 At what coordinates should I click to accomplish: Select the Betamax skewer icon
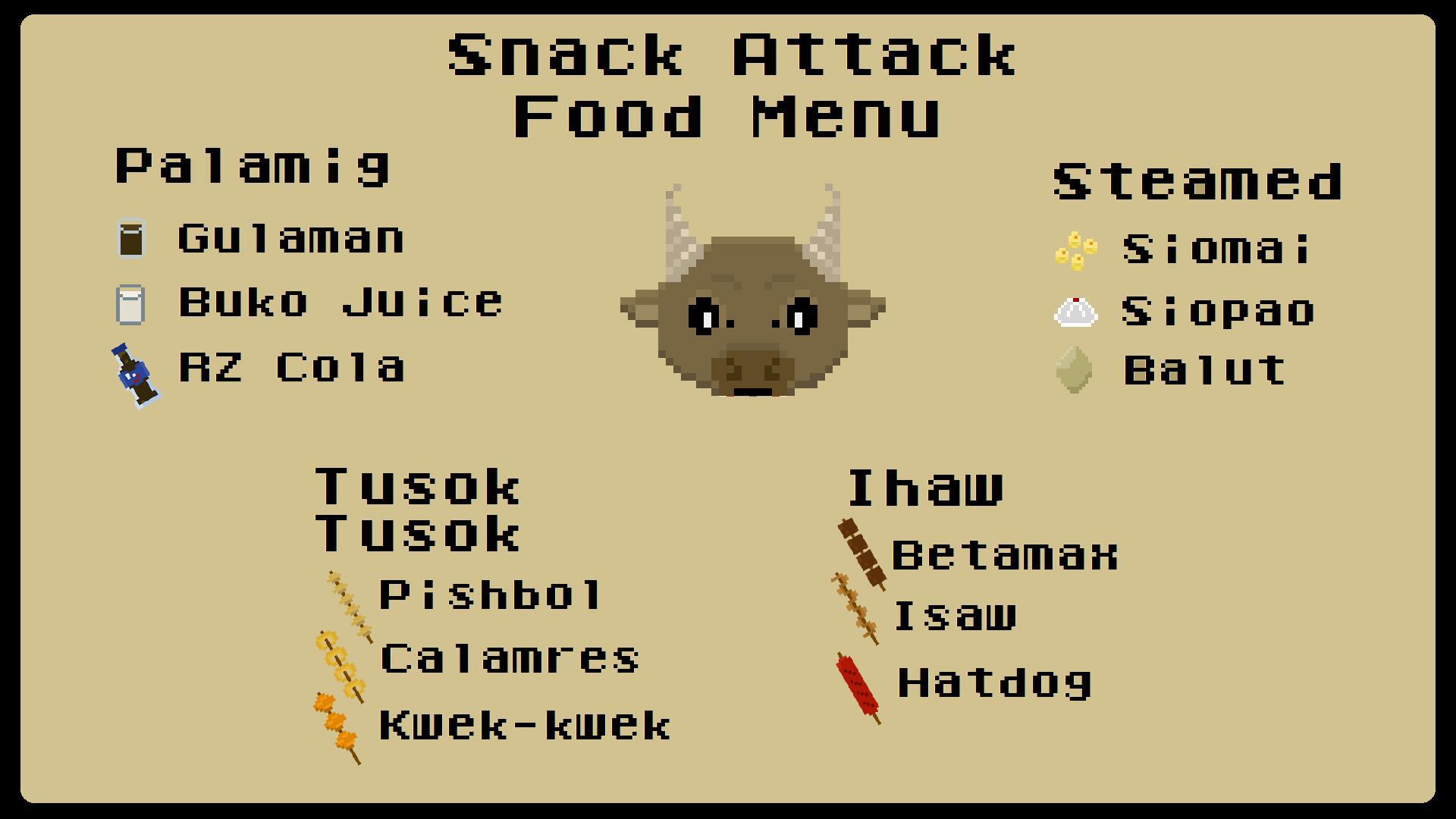coord(859,550)
